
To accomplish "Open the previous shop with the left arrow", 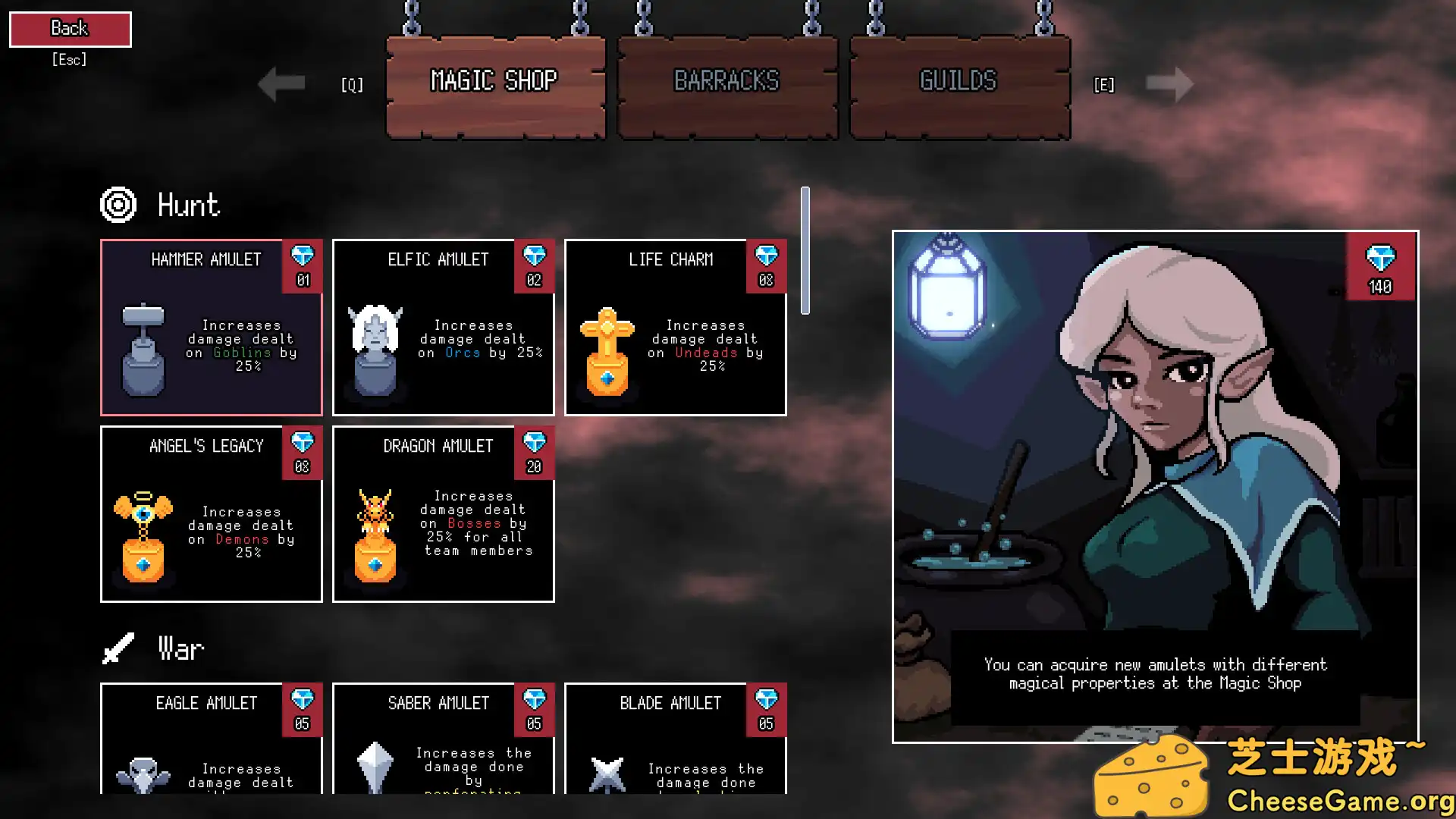I will (281, 83).
